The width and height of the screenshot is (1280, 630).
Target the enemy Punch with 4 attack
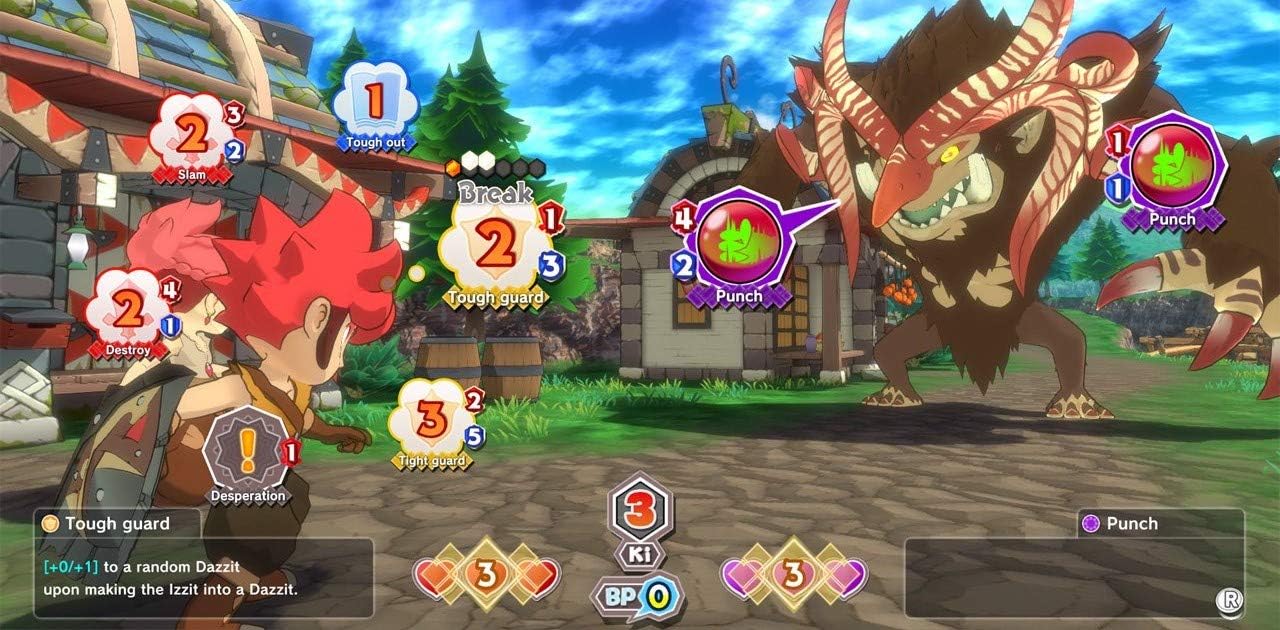(x=739, y=248)
